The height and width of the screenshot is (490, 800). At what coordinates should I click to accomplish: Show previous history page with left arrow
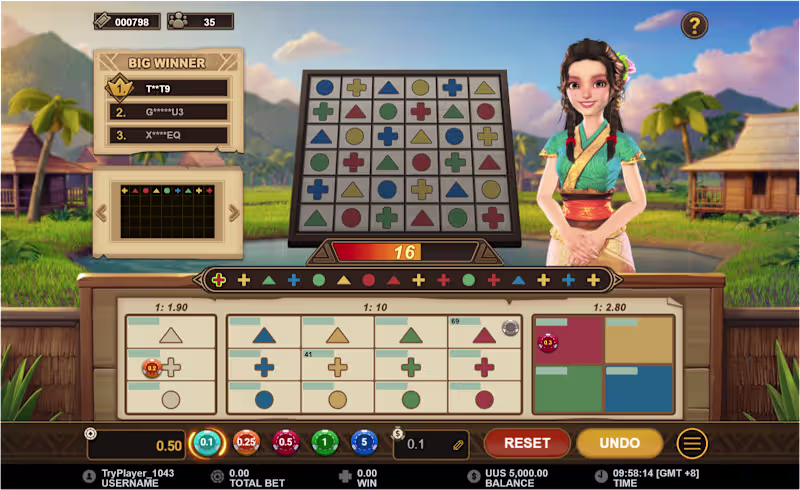(100, 212)
